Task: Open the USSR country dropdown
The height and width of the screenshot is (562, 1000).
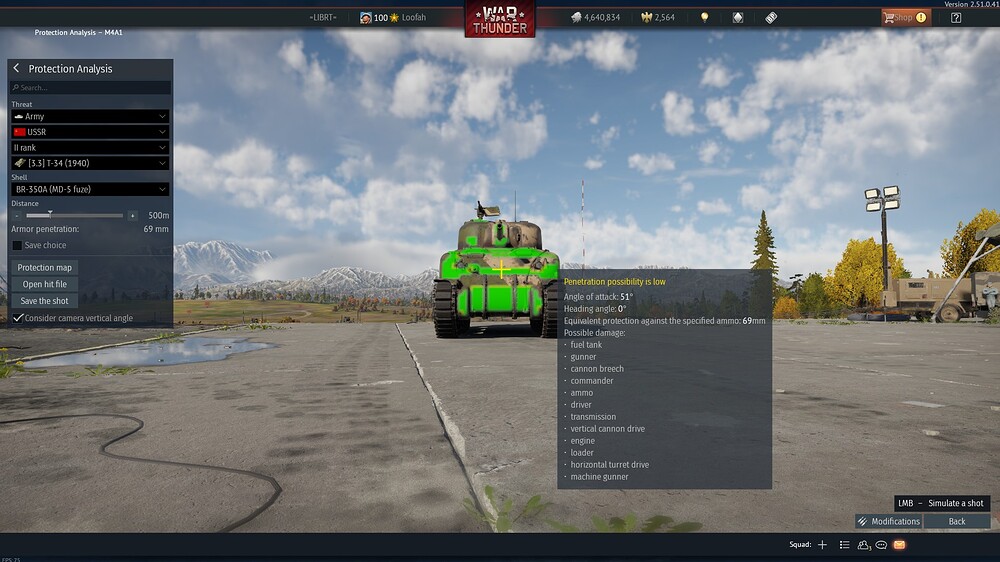Action: [x=90, y=132]
